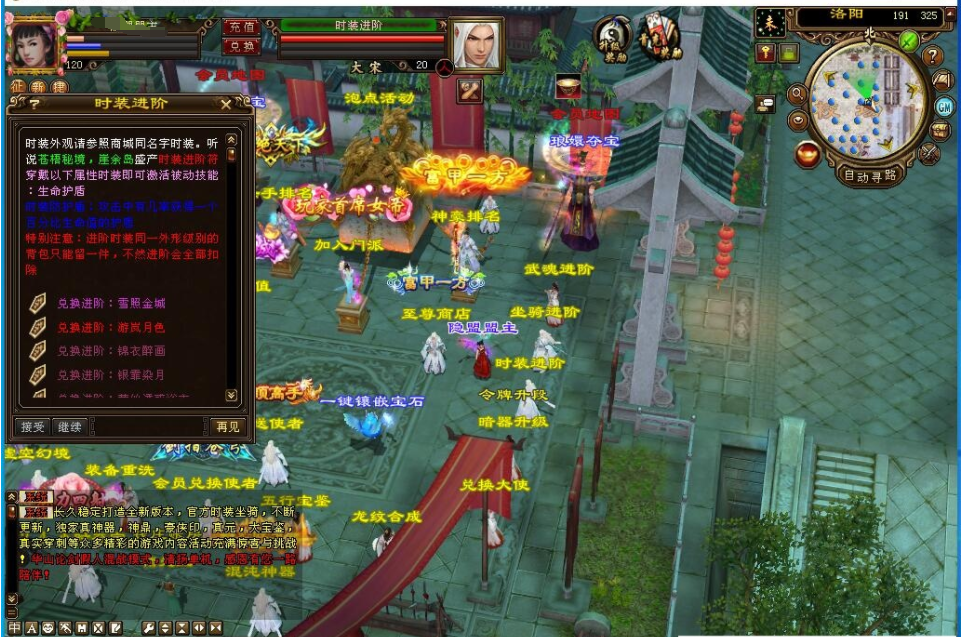Select the white-haired target portrait
The width and height of the screenshot is (962, 637).
click(x=475, y=44)
